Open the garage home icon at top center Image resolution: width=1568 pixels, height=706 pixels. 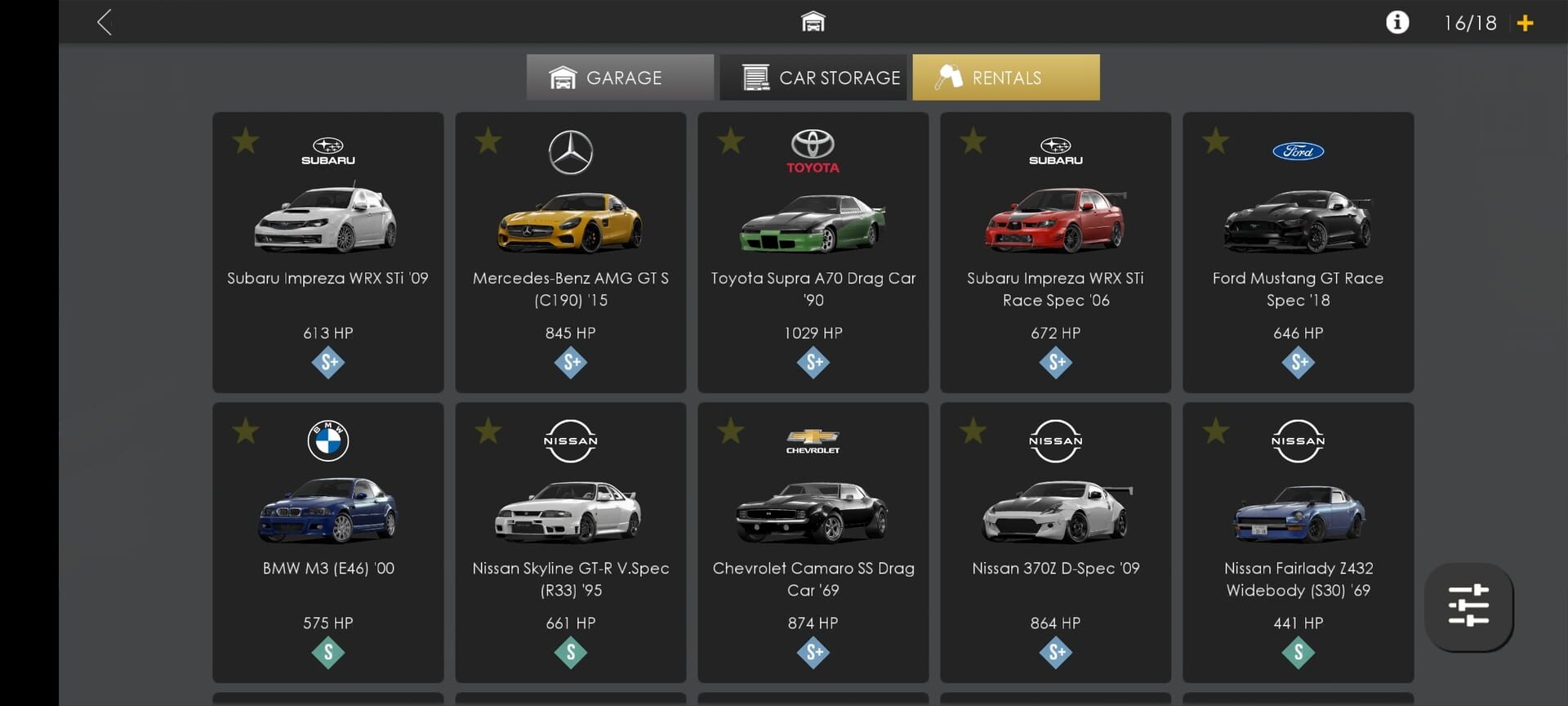click(x=813, y=21)
